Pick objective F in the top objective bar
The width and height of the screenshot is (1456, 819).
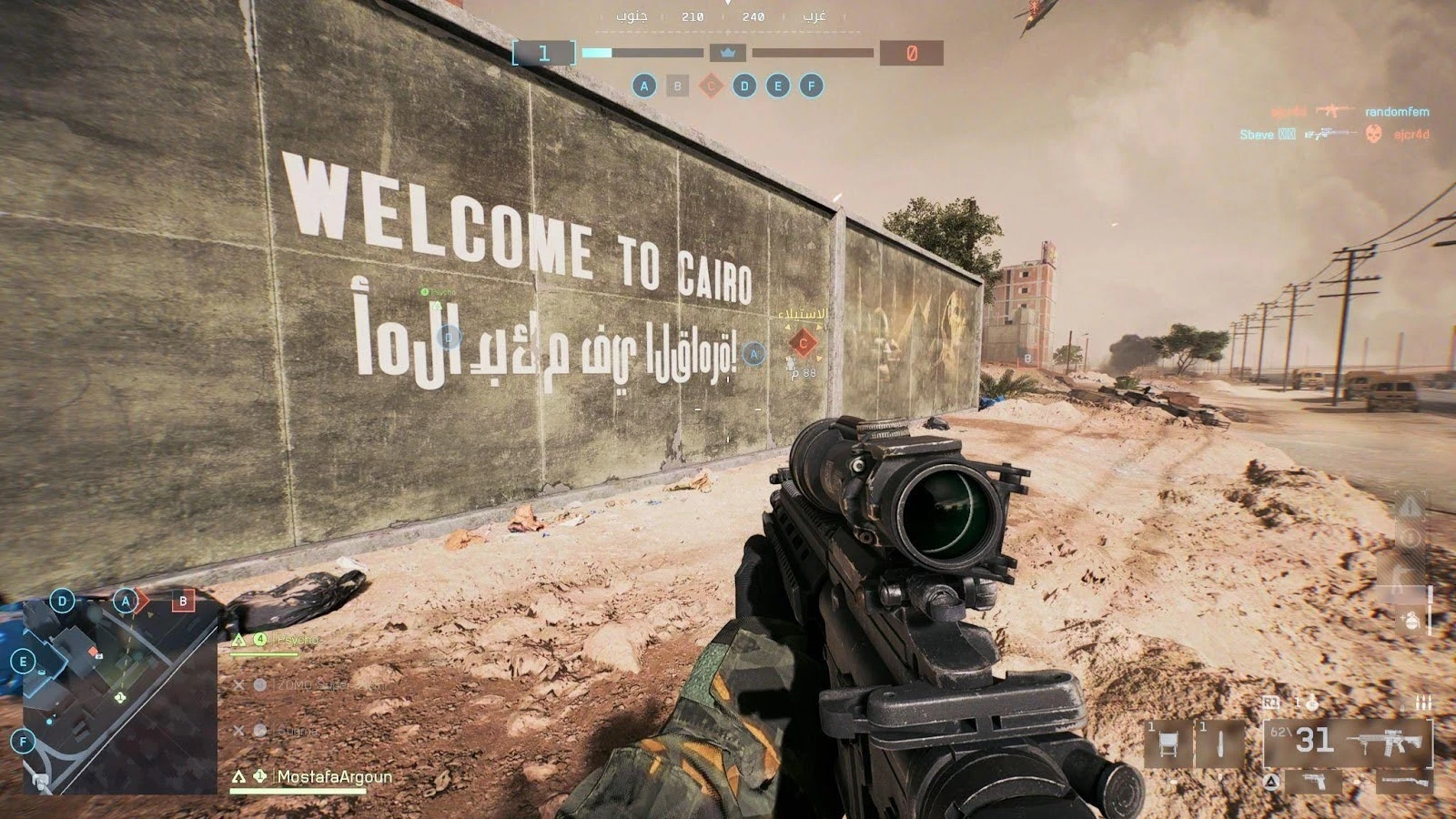pos(811,86)
